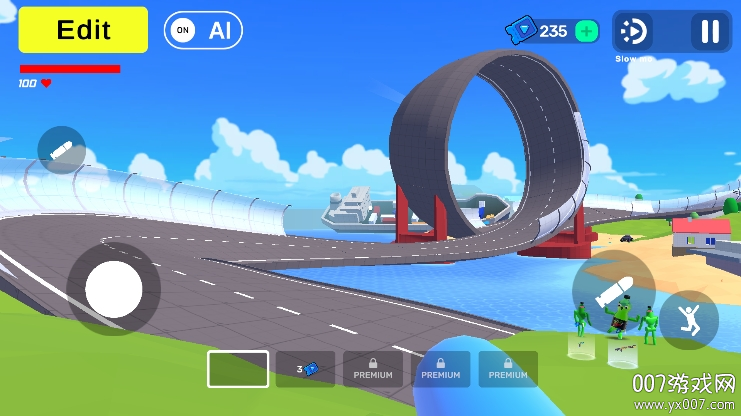Tap the small bullet icon on the left
The width and height of the screenshot is (741, 416).
(61, 151)
